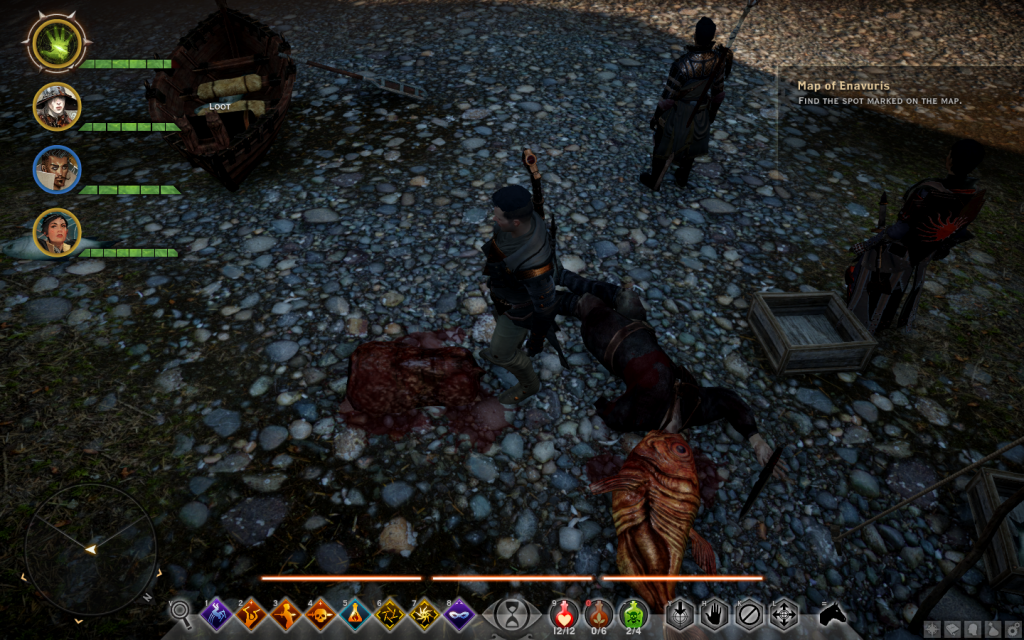The height and width of the screenshot is (640, 1024).
Task: Use the green skull poison flask
Action: (633, 612)
